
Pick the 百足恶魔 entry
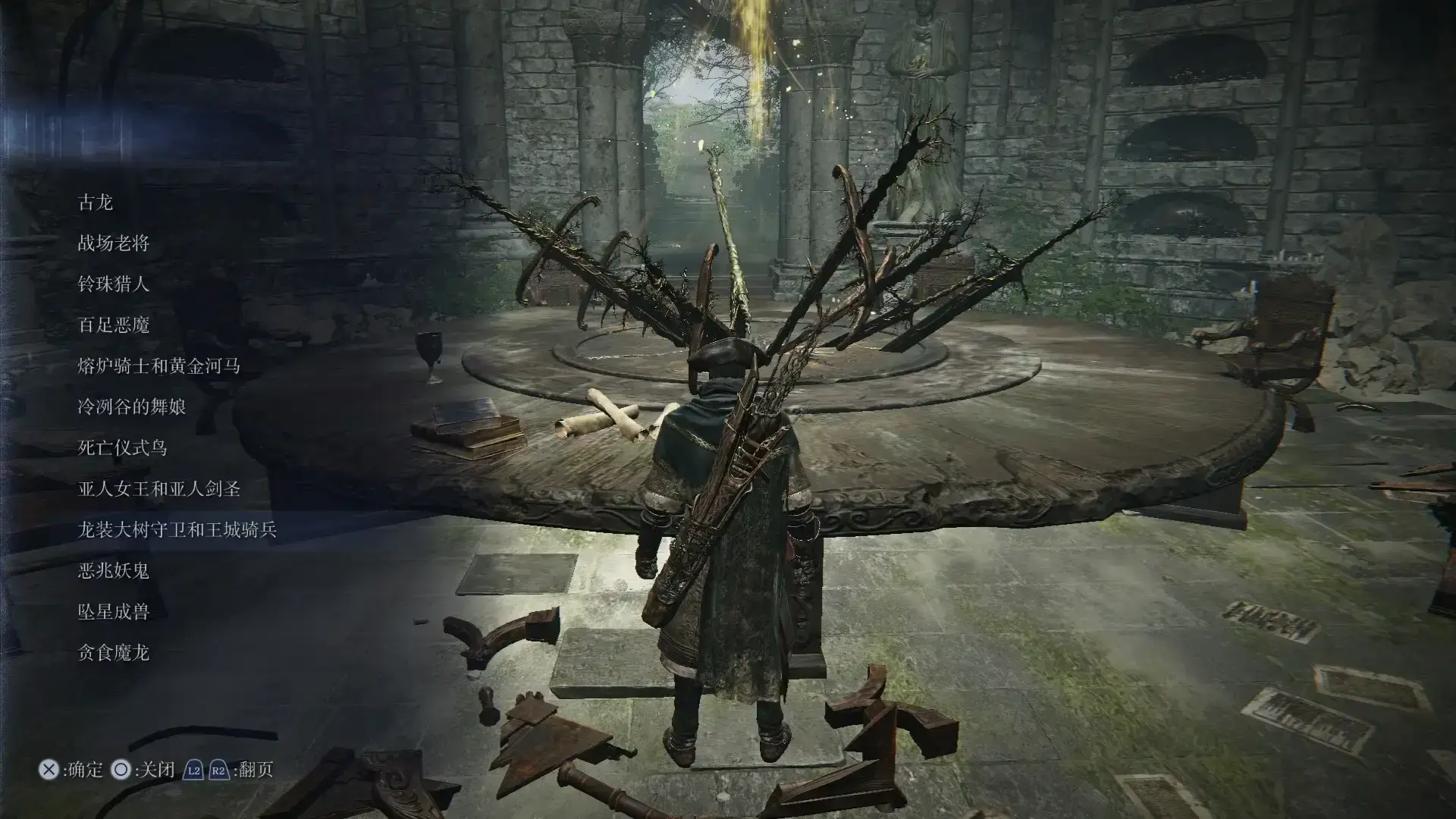click(x=114, y=325)
